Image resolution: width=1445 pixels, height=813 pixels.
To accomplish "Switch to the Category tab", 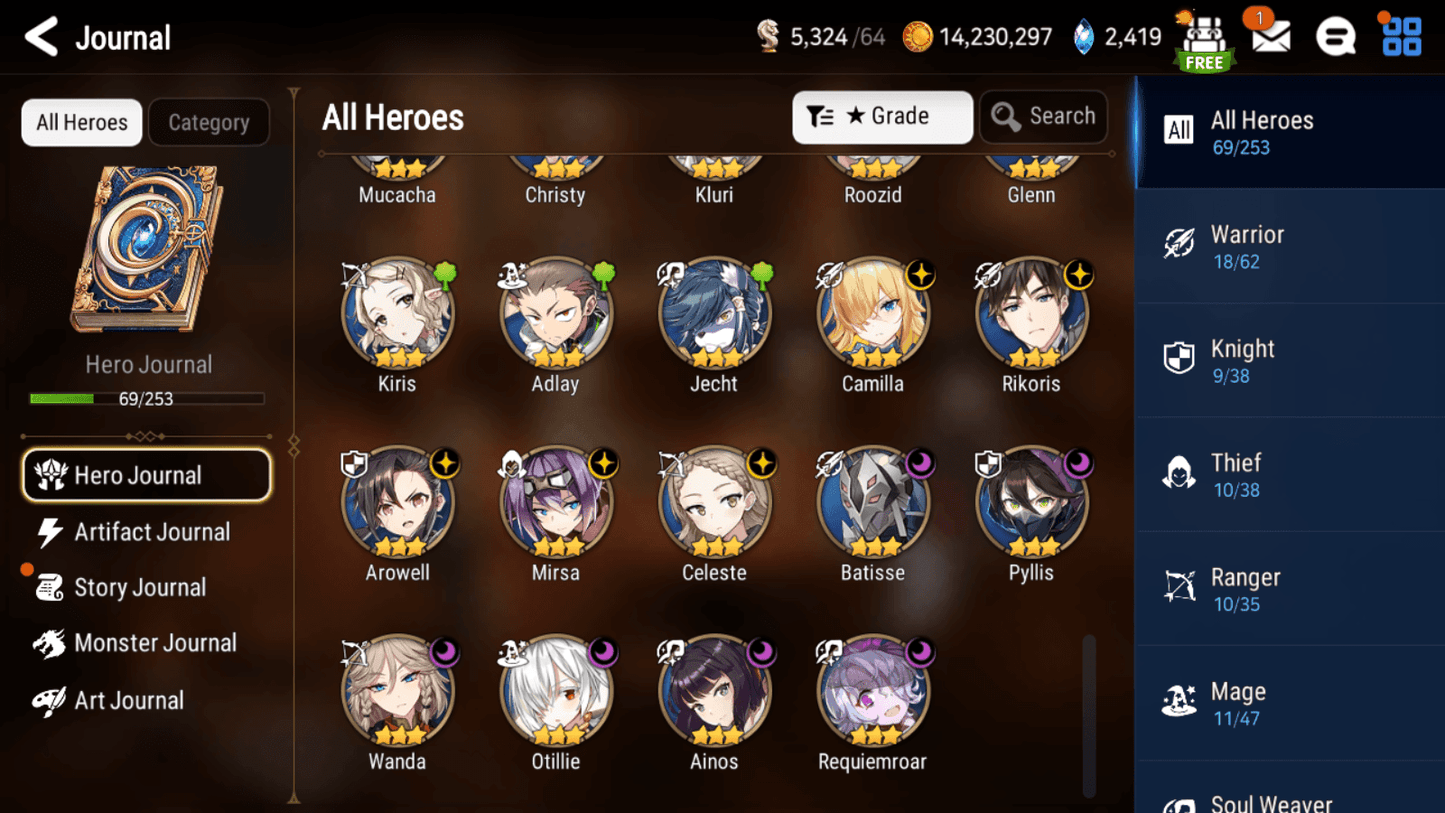I will click(x=208, y=122).
